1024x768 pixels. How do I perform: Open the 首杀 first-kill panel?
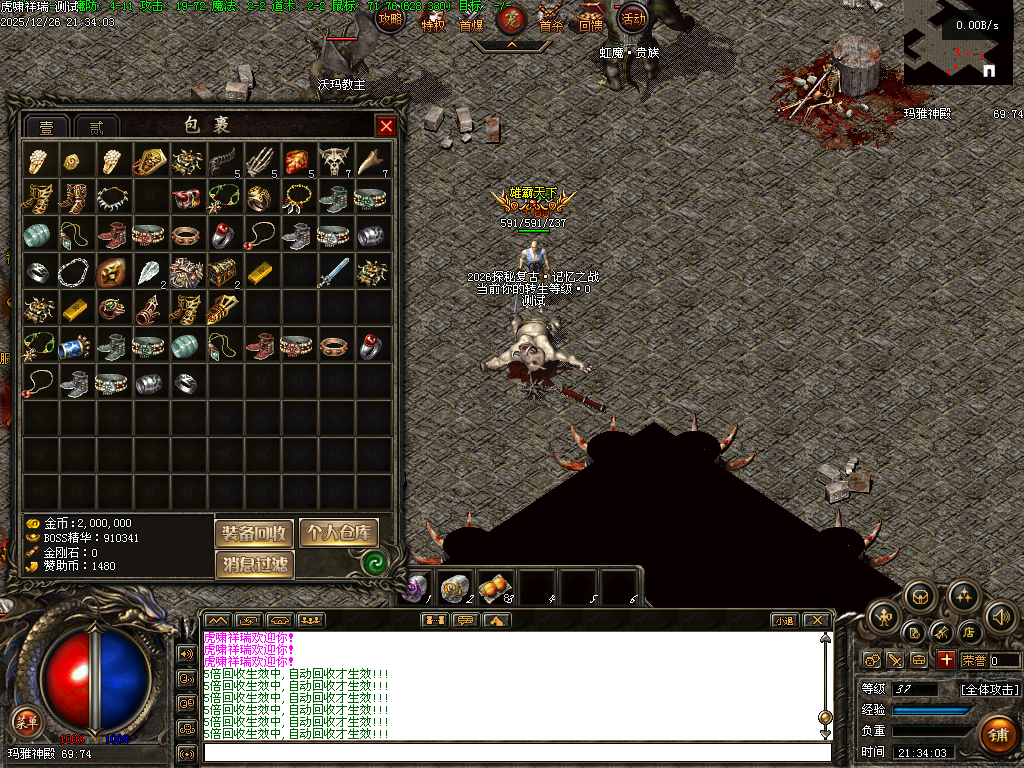click(551, 20)
